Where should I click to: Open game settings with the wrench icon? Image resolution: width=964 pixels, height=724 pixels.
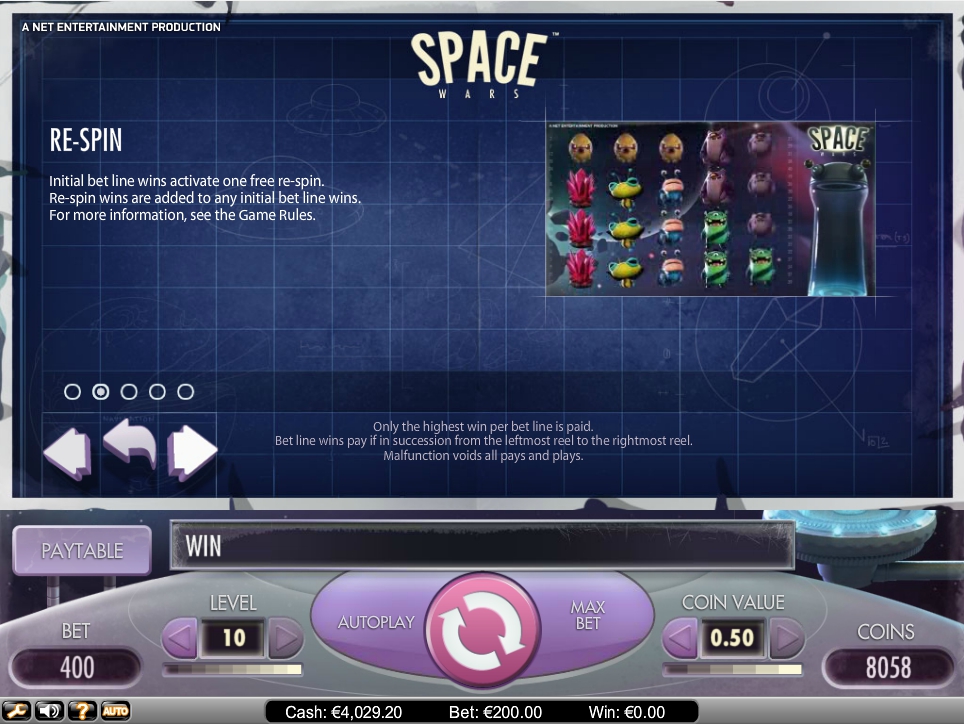point(16,711)
